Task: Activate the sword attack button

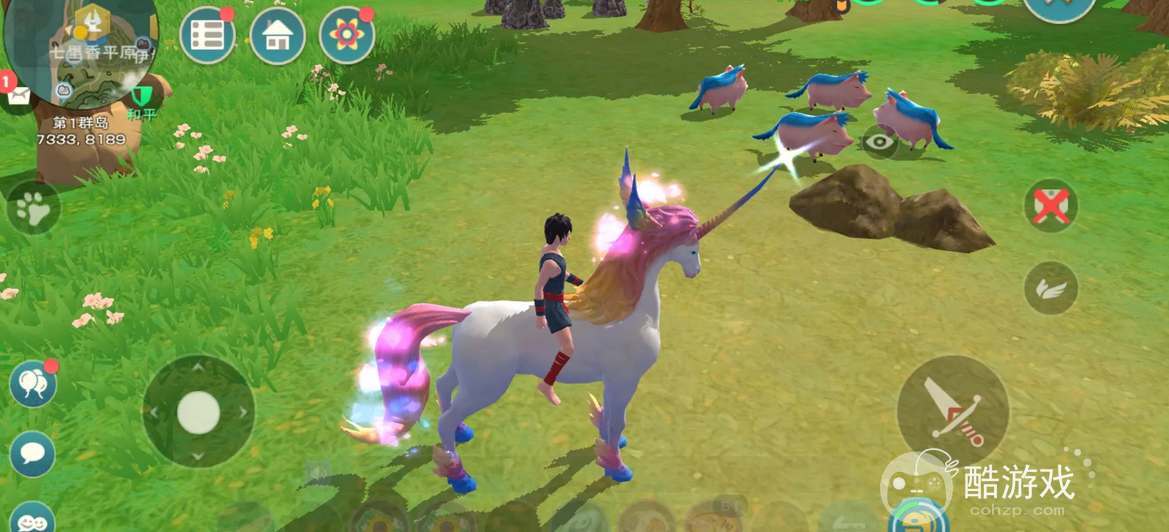Action: [x=951, y=410]
